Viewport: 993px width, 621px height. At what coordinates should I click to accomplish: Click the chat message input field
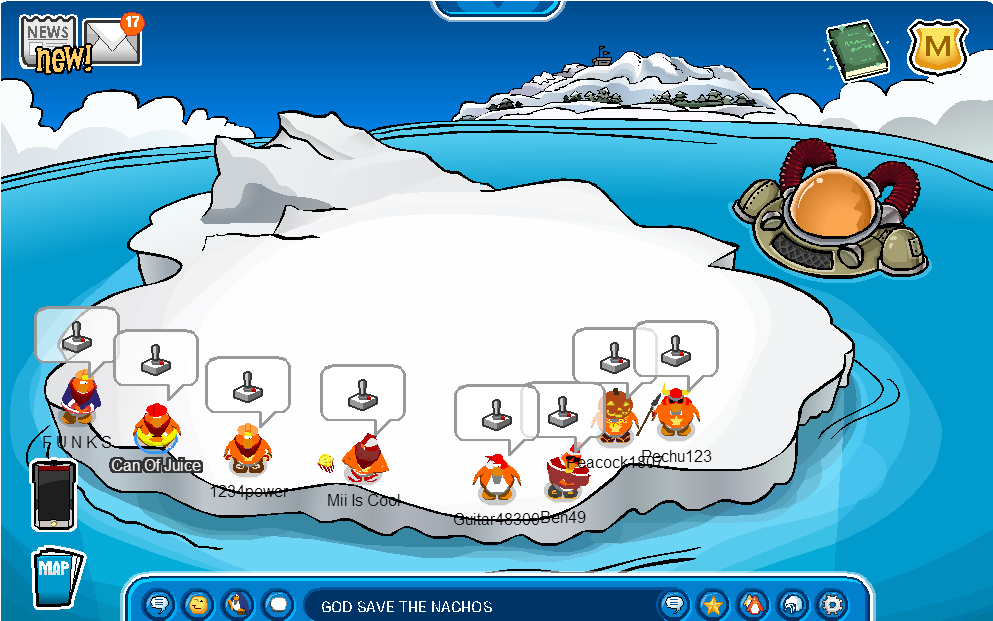pyautogui.click(x=480, y=606)
